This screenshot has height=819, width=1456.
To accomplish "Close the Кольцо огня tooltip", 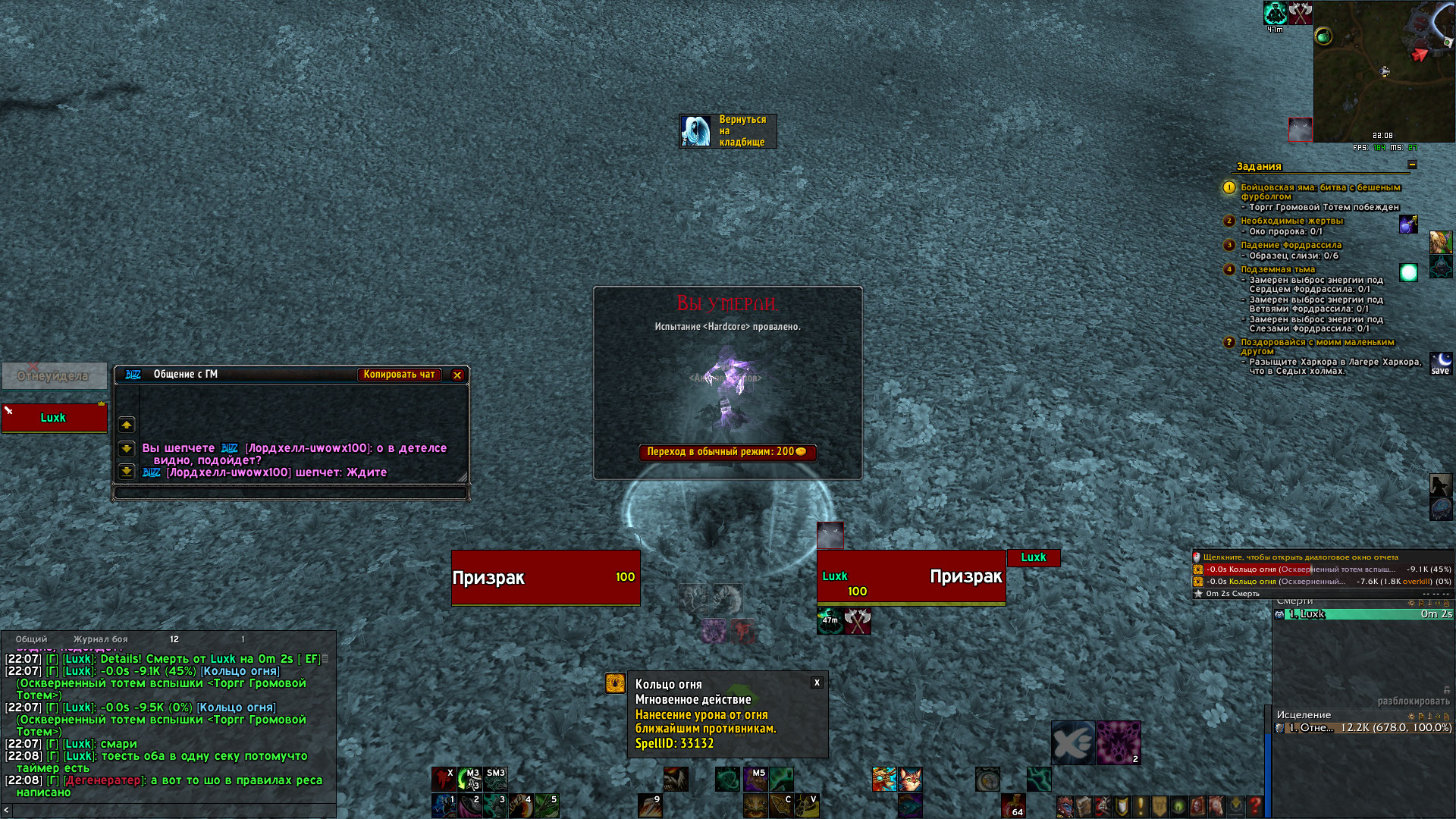I will [817, 682].
